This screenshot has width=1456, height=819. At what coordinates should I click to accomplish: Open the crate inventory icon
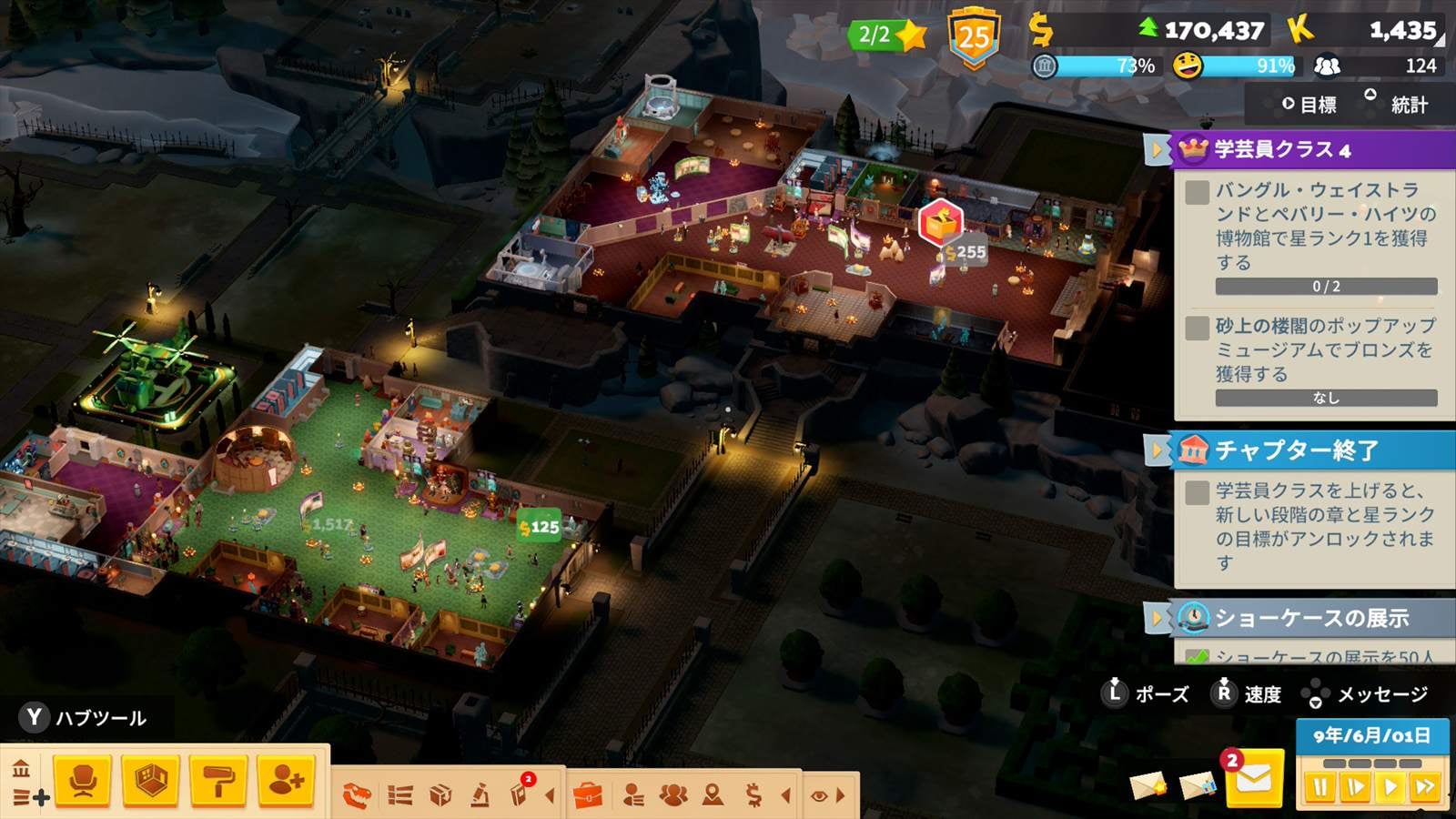pyautogui.click(x=440, y=796)
